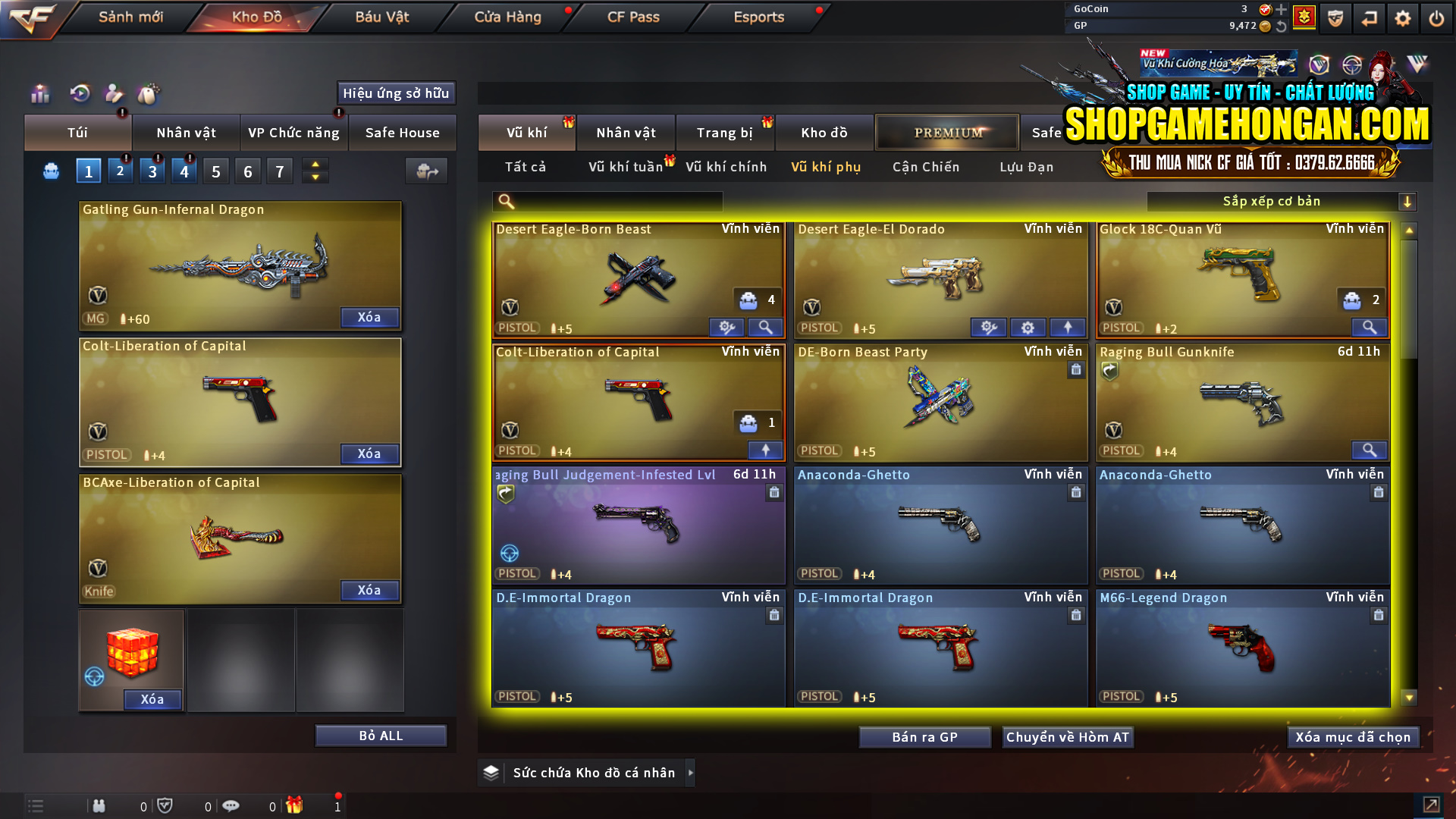Image resolution: width=1456 pixels, height=819 pixels.
Task: Click the power off icon in top-right corner
Action: tap(1437, 17)
